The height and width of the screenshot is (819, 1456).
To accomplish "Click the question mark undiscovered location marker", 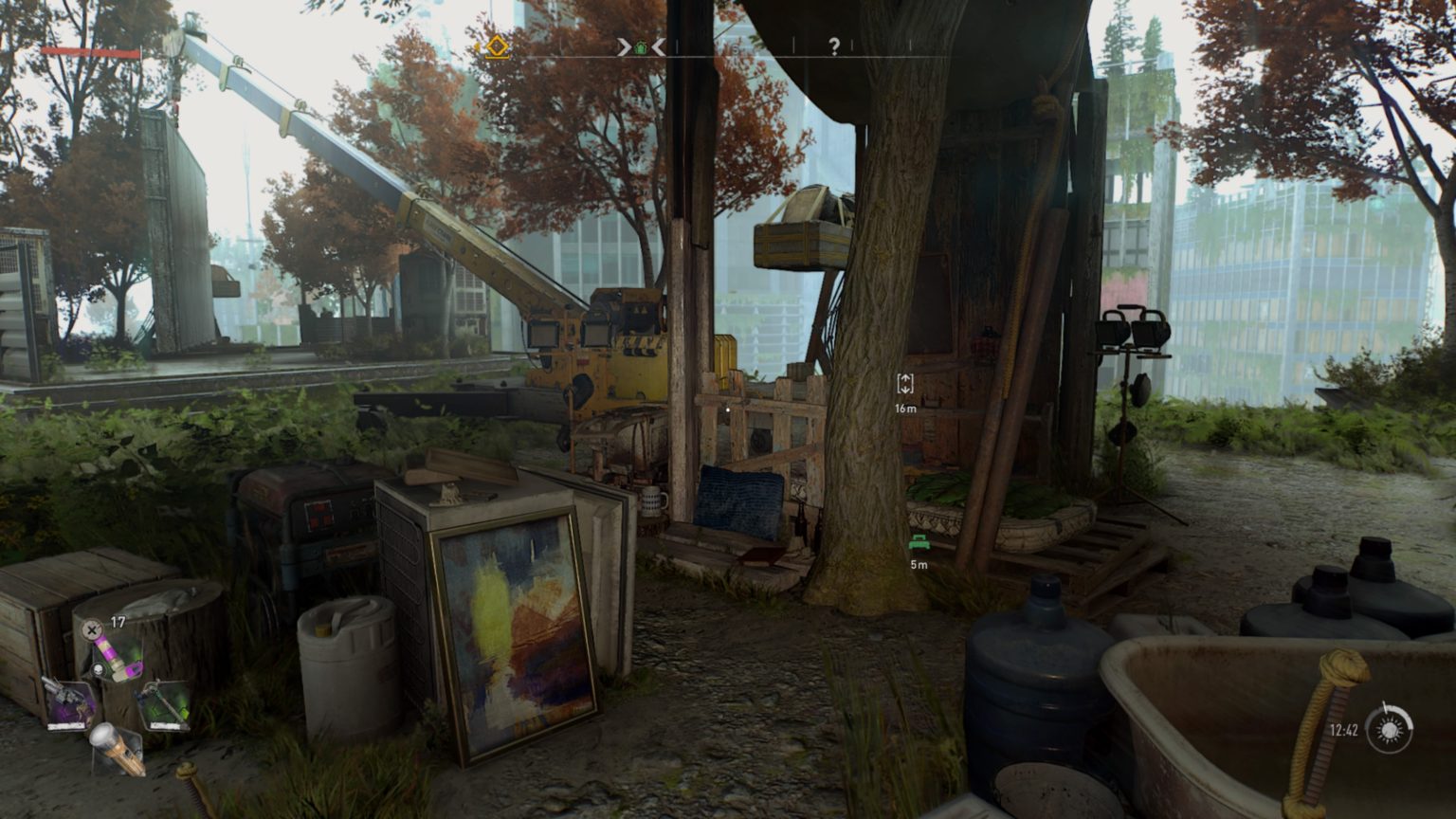I will pyautogui.click(x=835, y=47).
